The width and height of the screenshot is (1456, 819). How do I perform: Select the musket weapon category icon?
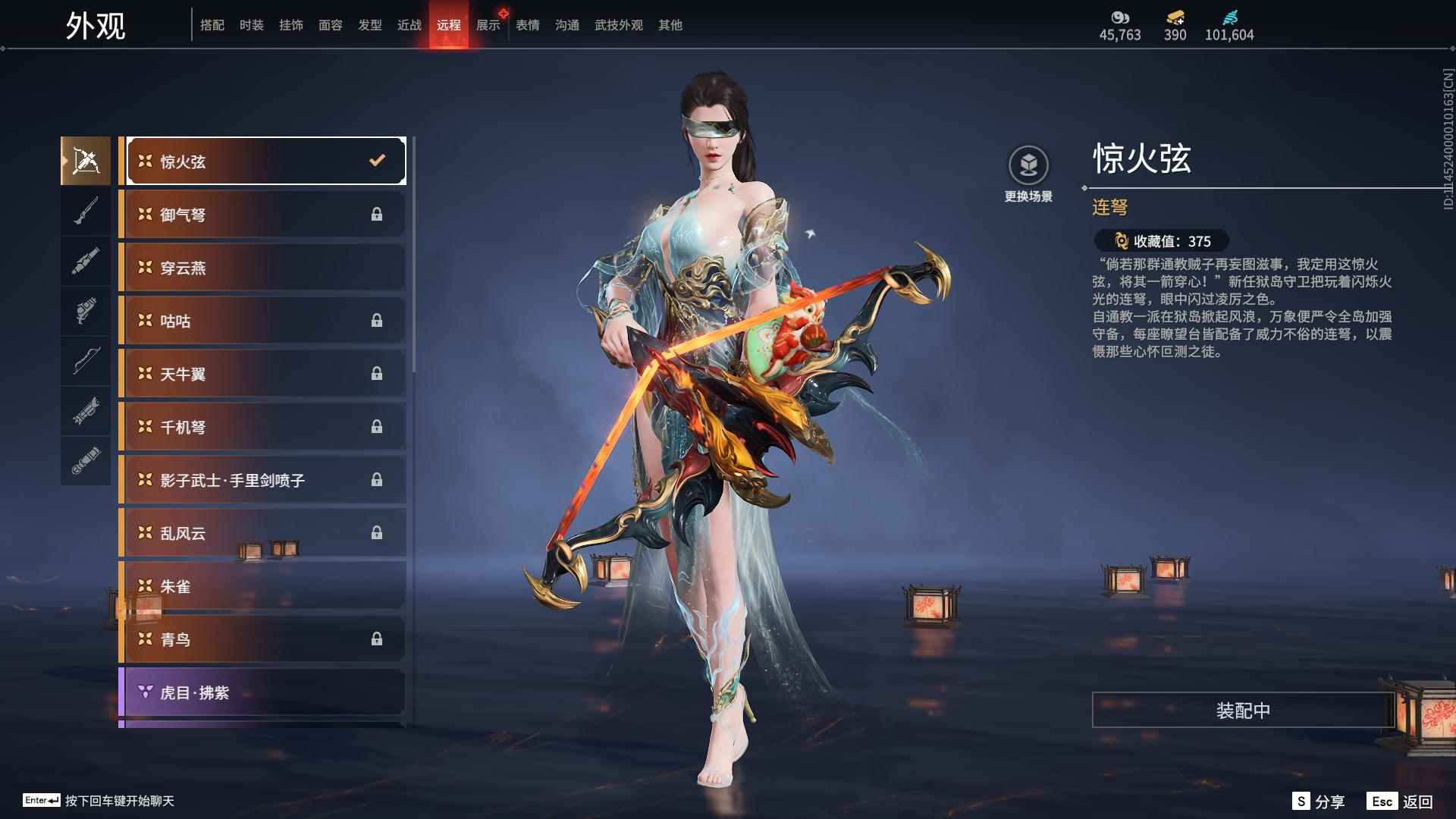(x=86, y=211)
